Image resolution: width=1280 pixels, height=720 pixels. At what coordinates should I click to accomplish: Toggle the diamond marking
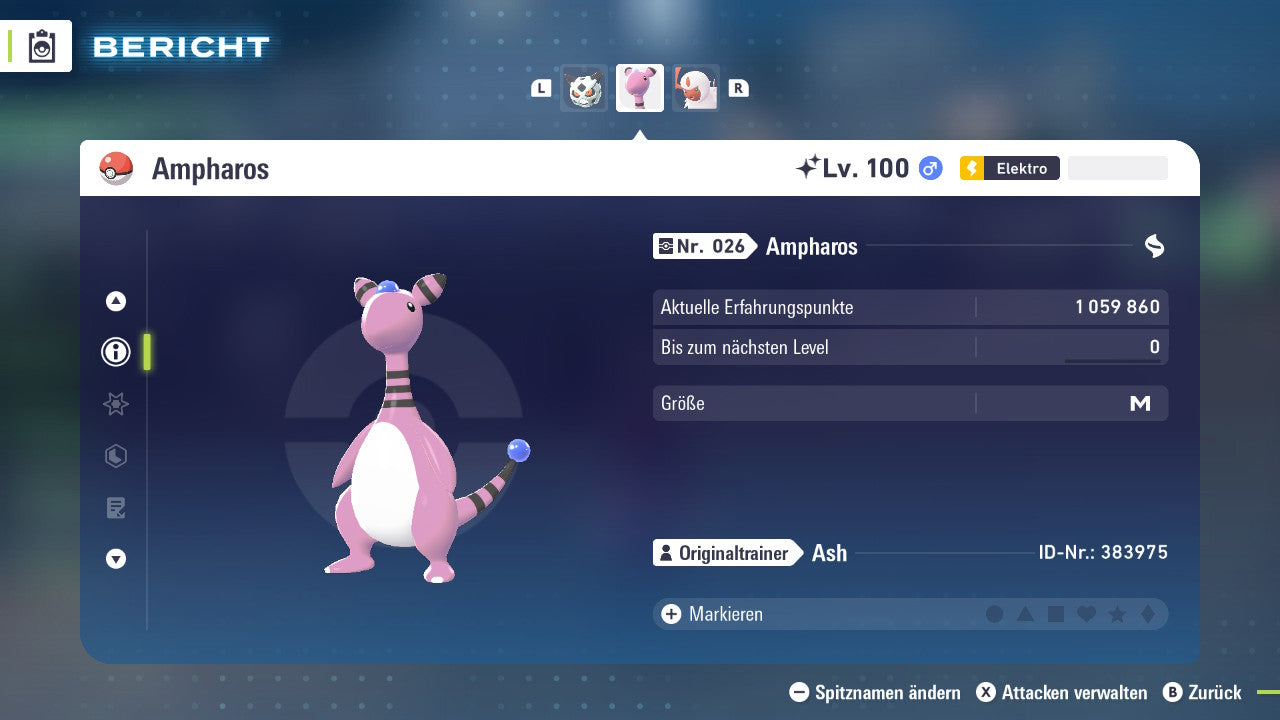[1148, 614]
